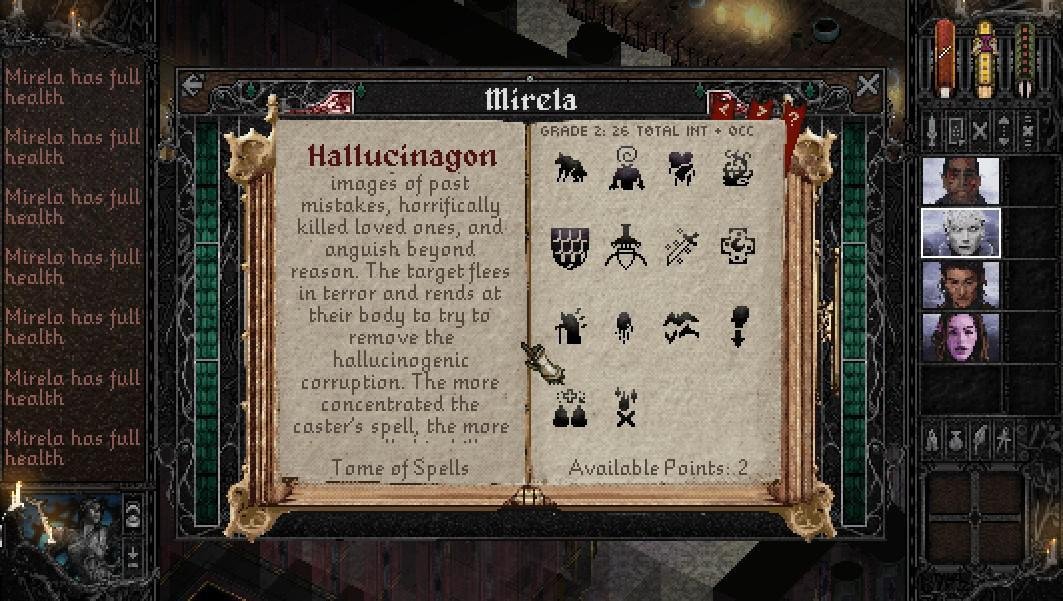The image size is (1063, 601).
Task: Select the swirling flame spell icon
Action: [737, 169]
